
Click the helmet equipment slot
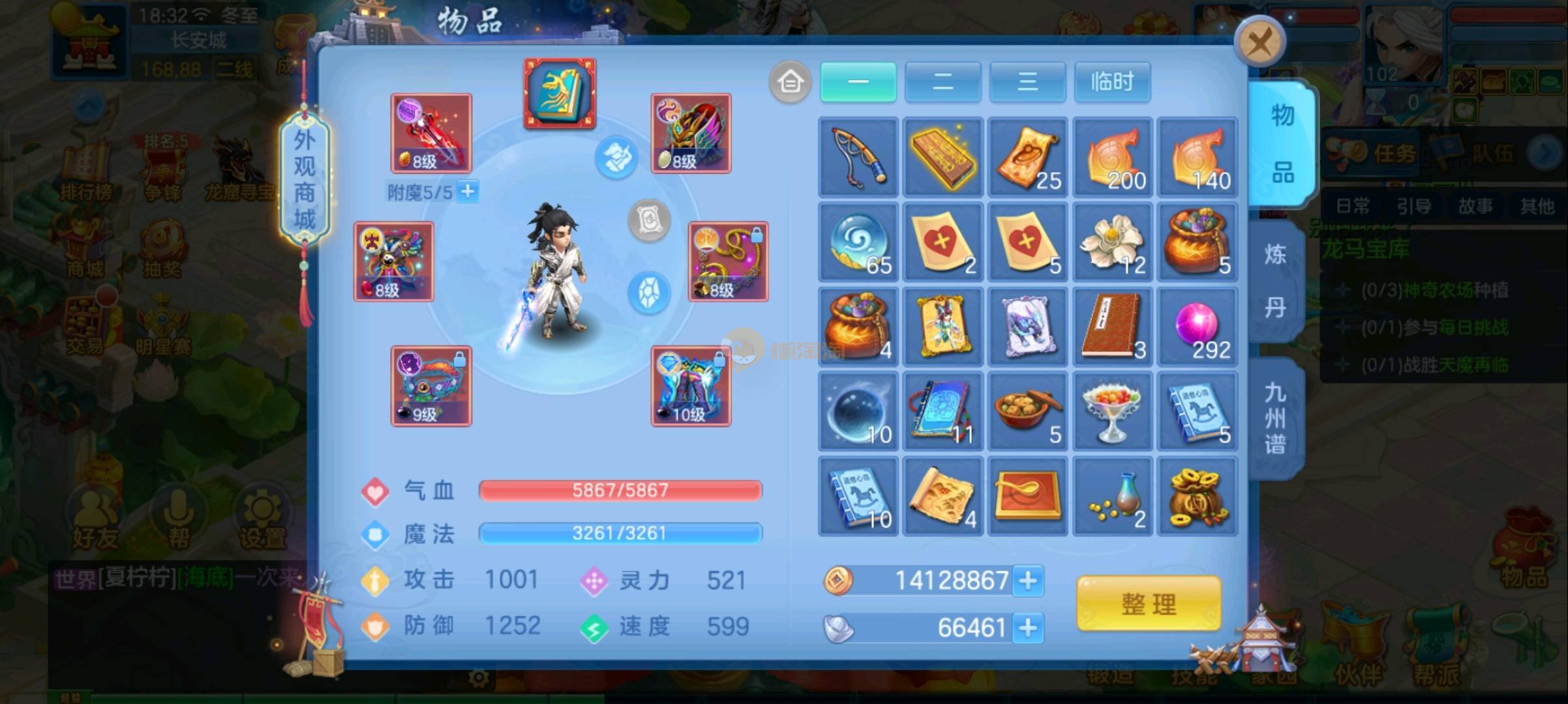click(691, 134)
